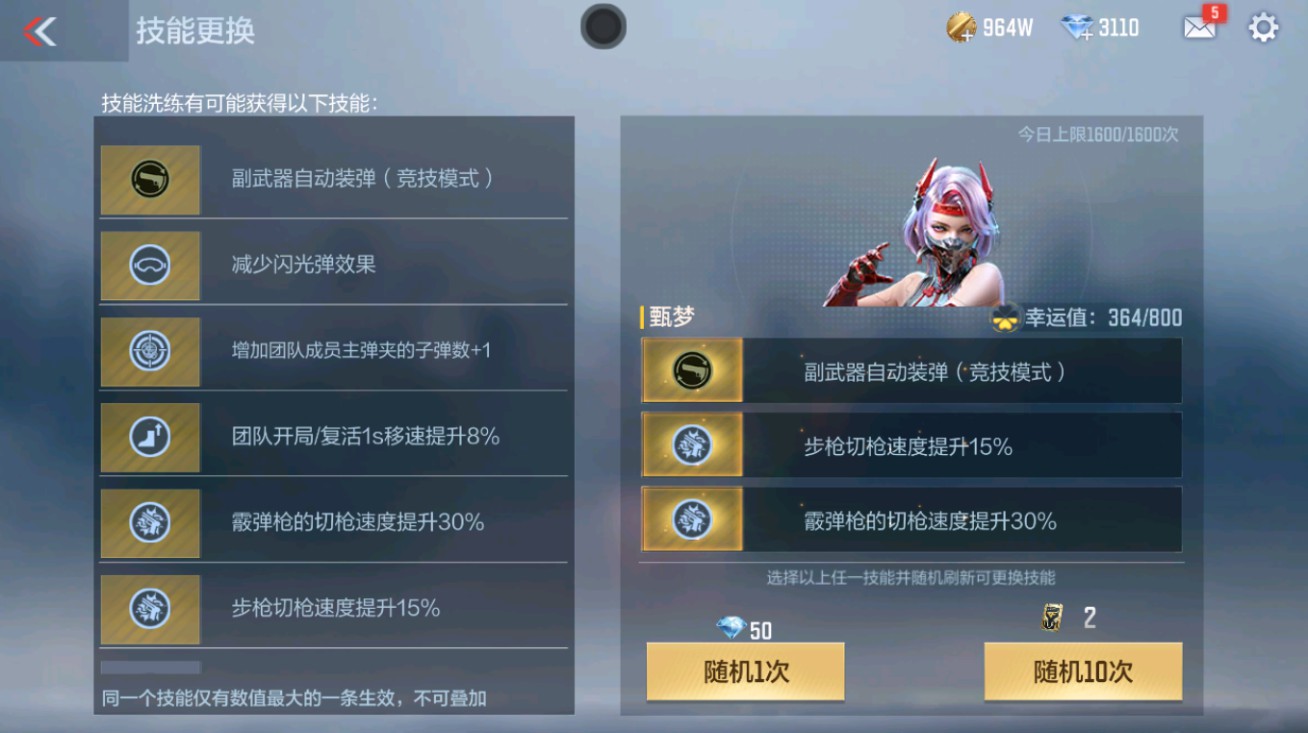Select the team ammo +1 crosshair icon
Image resolution: width=1308 pixels, height=733 pixels.
[150, 352]
